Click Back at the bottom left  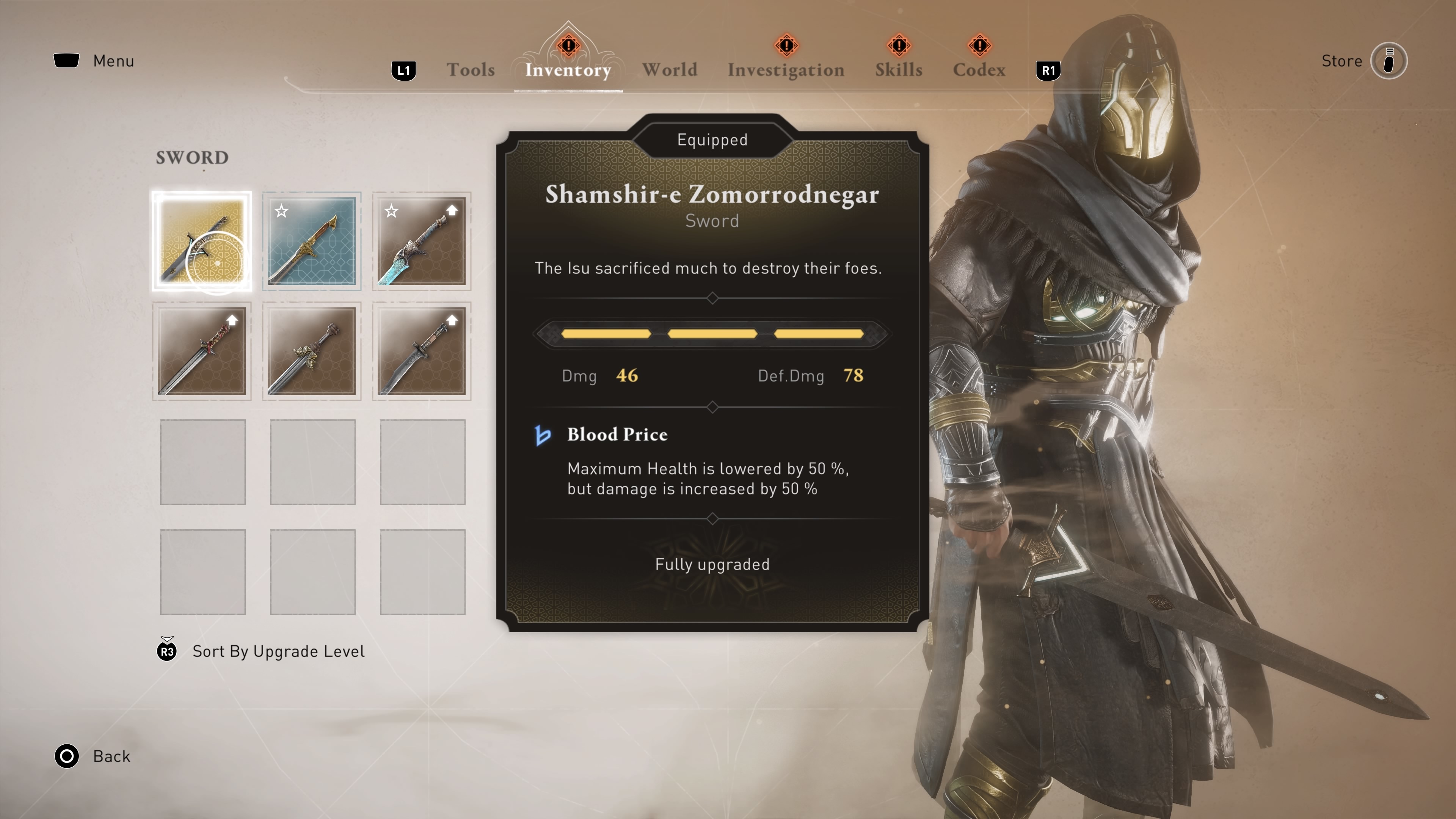tap(111, 756)
